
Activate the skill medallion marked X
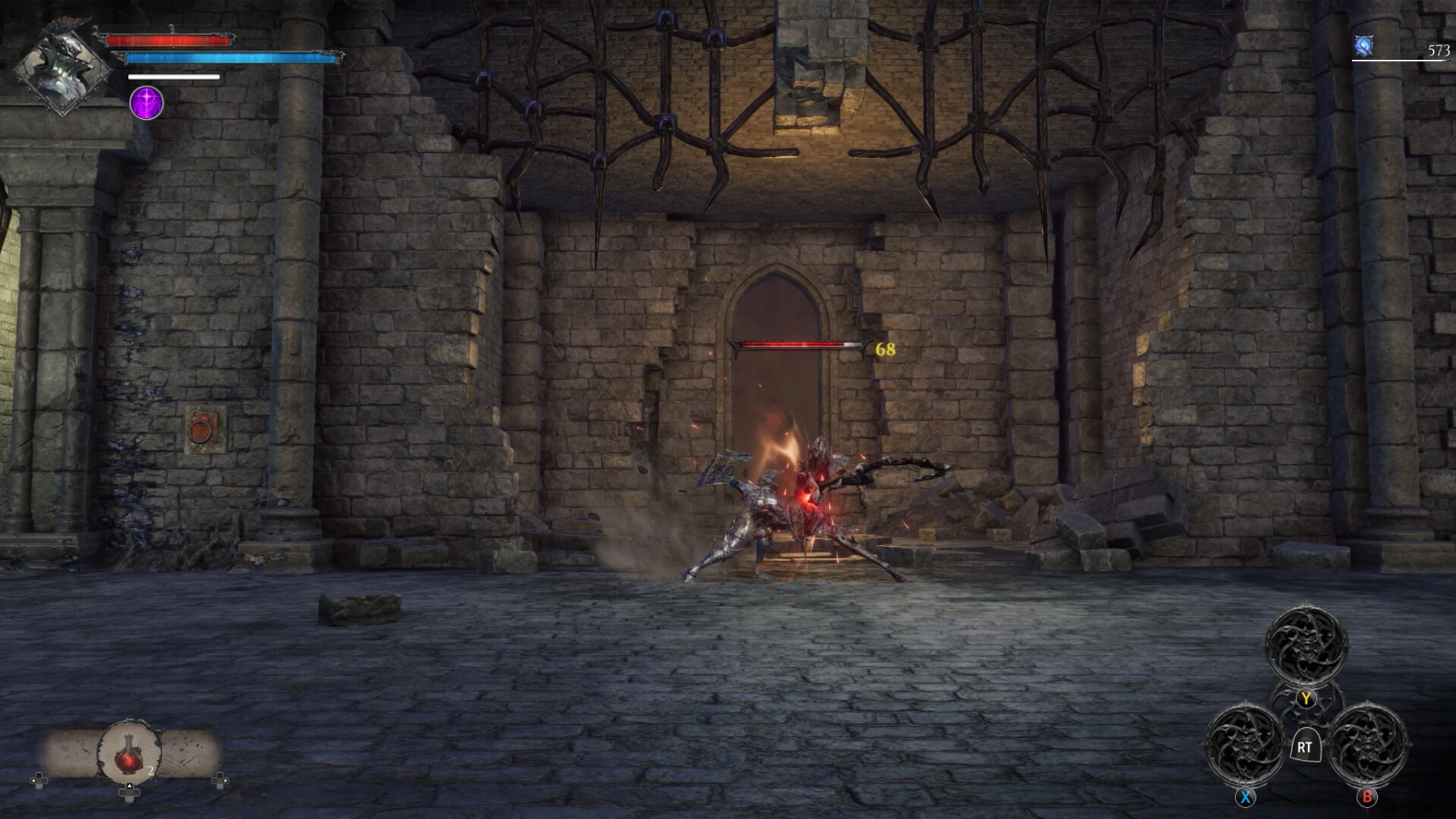click(x=1244, y=745)
